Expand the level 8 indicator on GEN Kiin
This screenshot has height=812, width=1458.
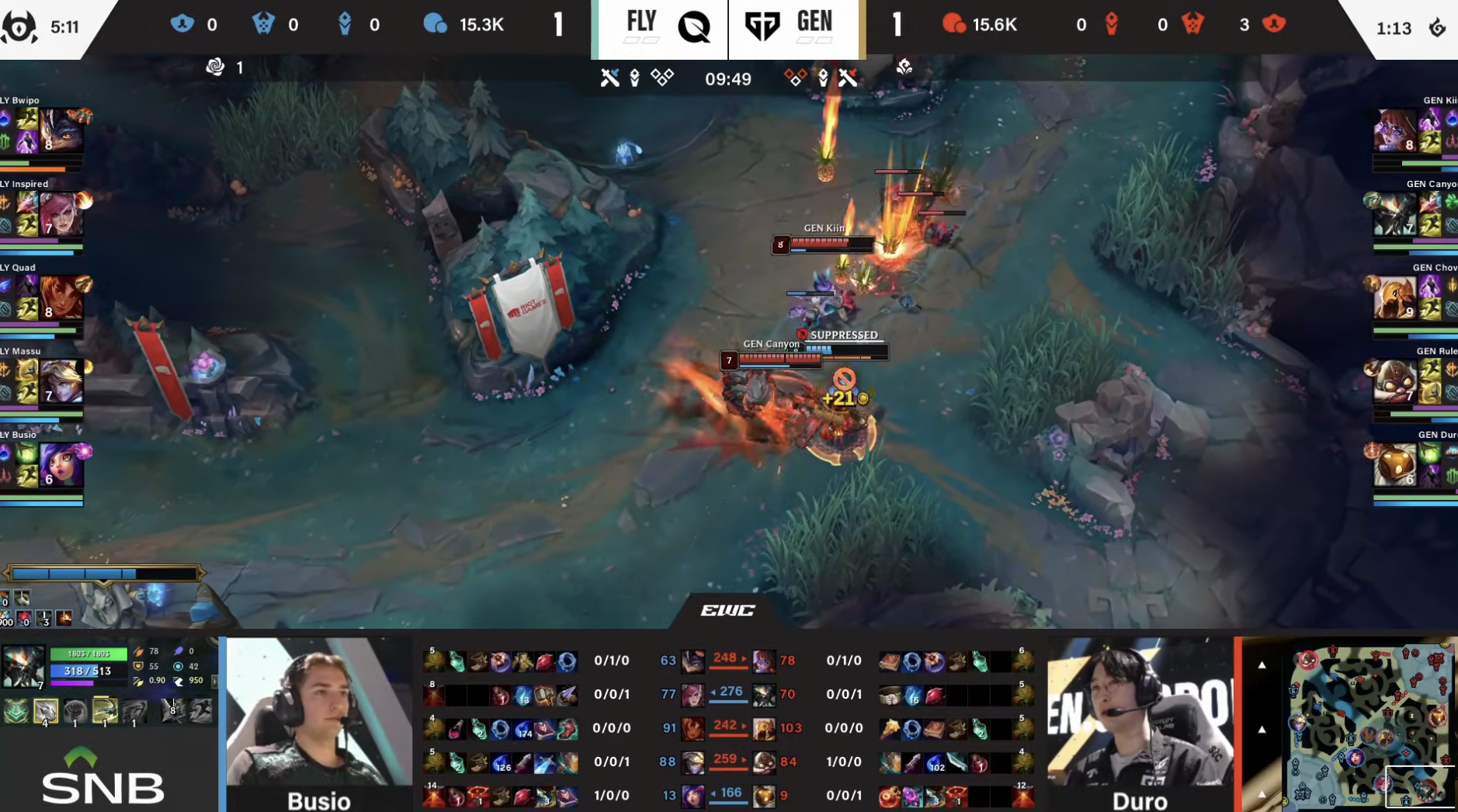click(x=779, y=245)
